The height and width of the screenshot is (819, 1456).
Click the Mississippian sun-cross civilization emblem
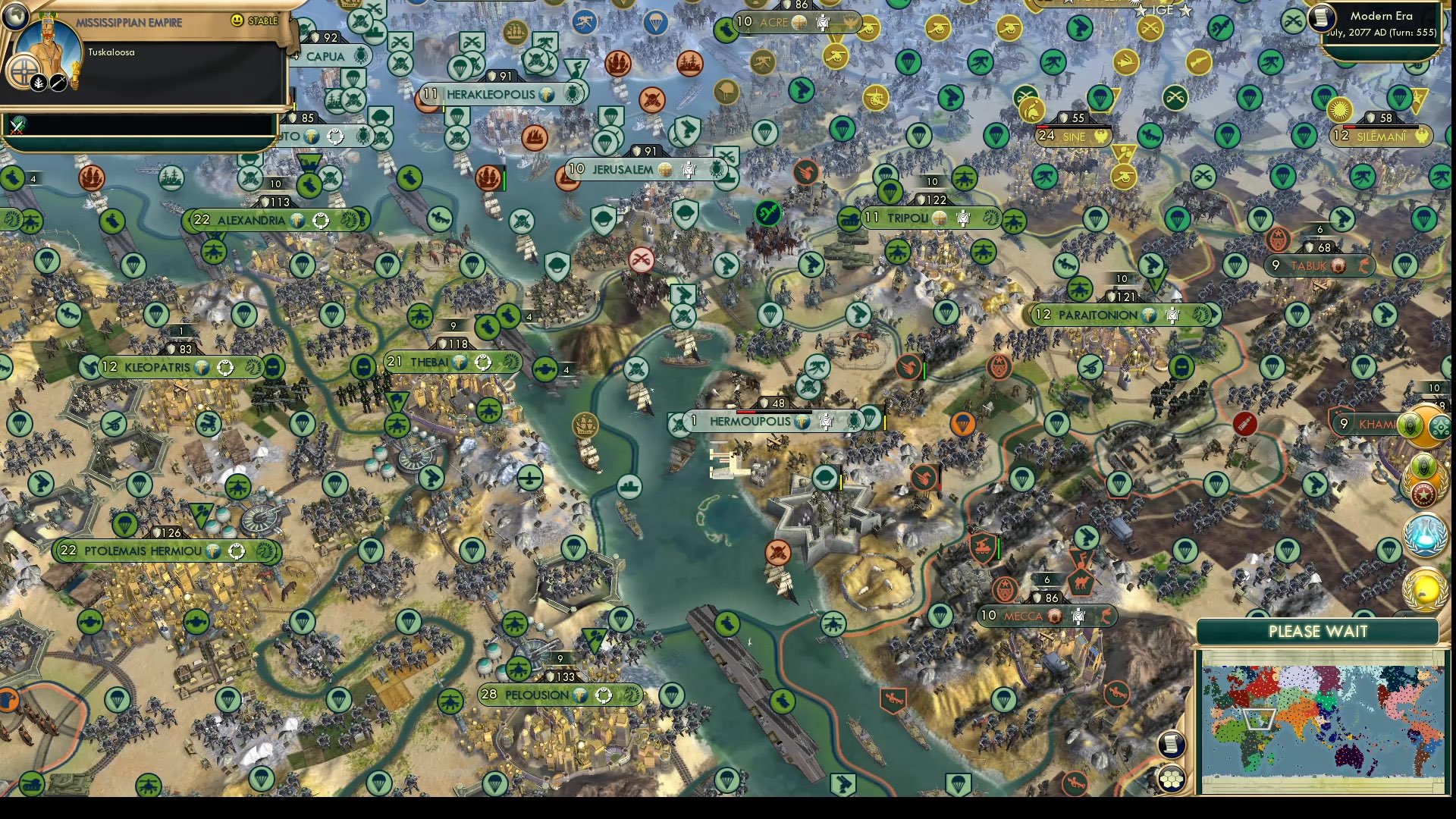pos(25,72)
